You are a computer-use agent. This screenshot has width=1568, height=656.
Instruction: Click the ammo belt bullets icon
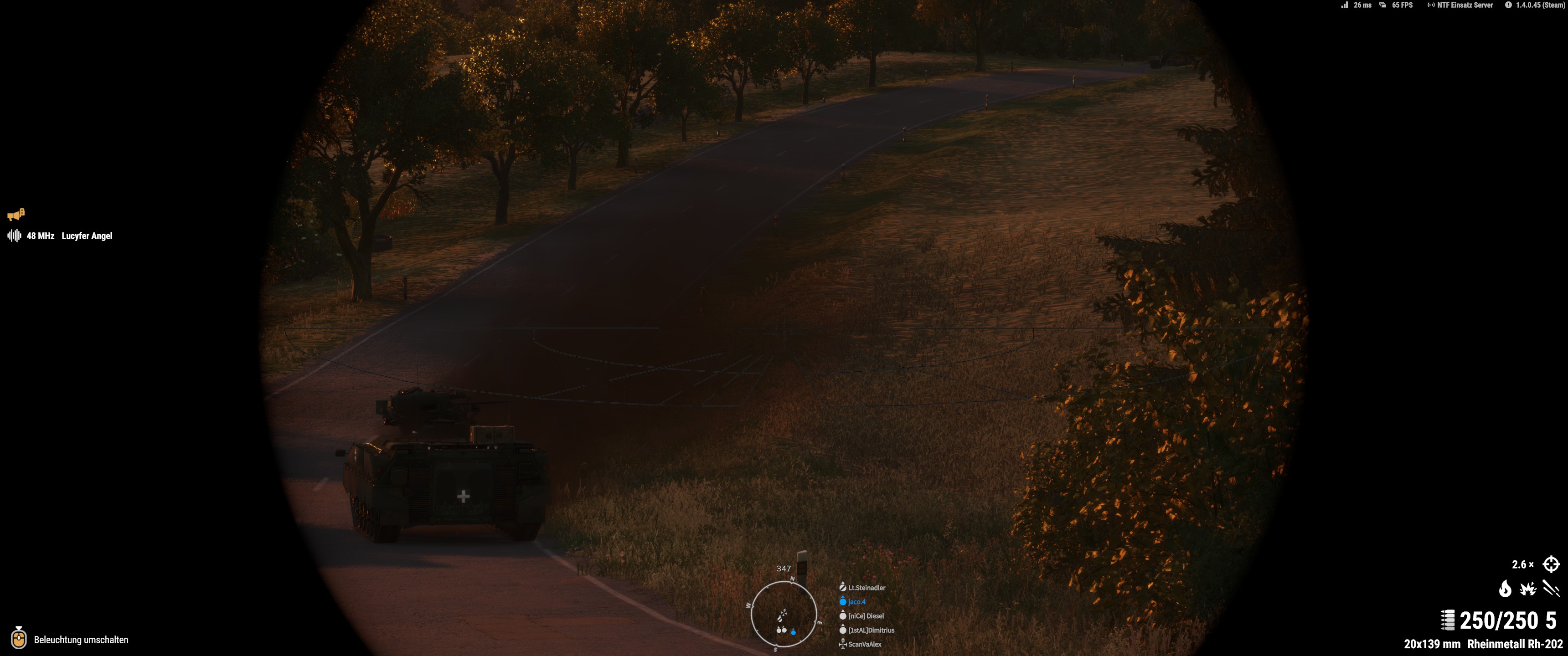1448,620
